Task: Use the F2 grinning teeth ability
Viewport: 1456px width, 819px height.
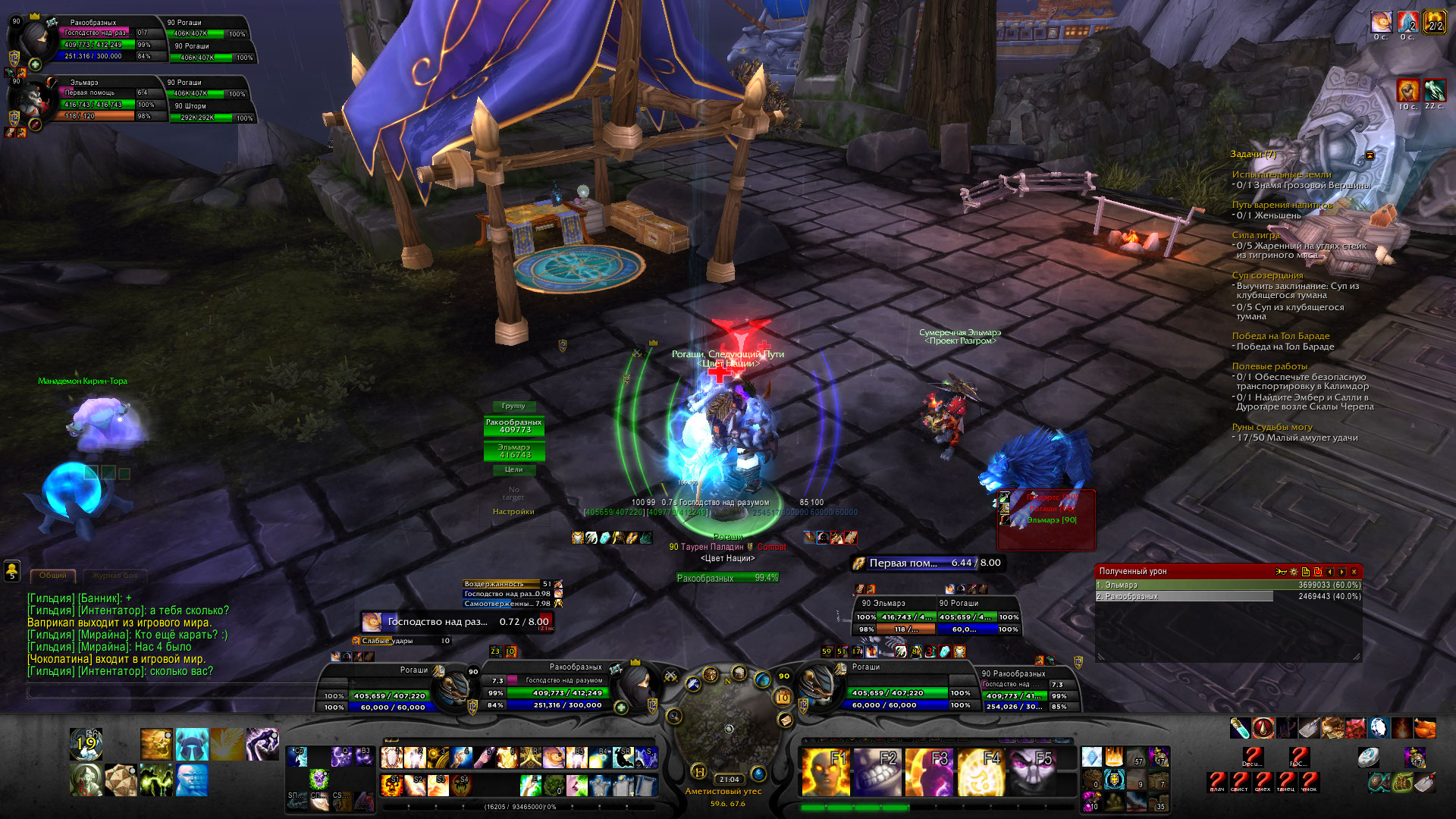Action: coord(877,771)
